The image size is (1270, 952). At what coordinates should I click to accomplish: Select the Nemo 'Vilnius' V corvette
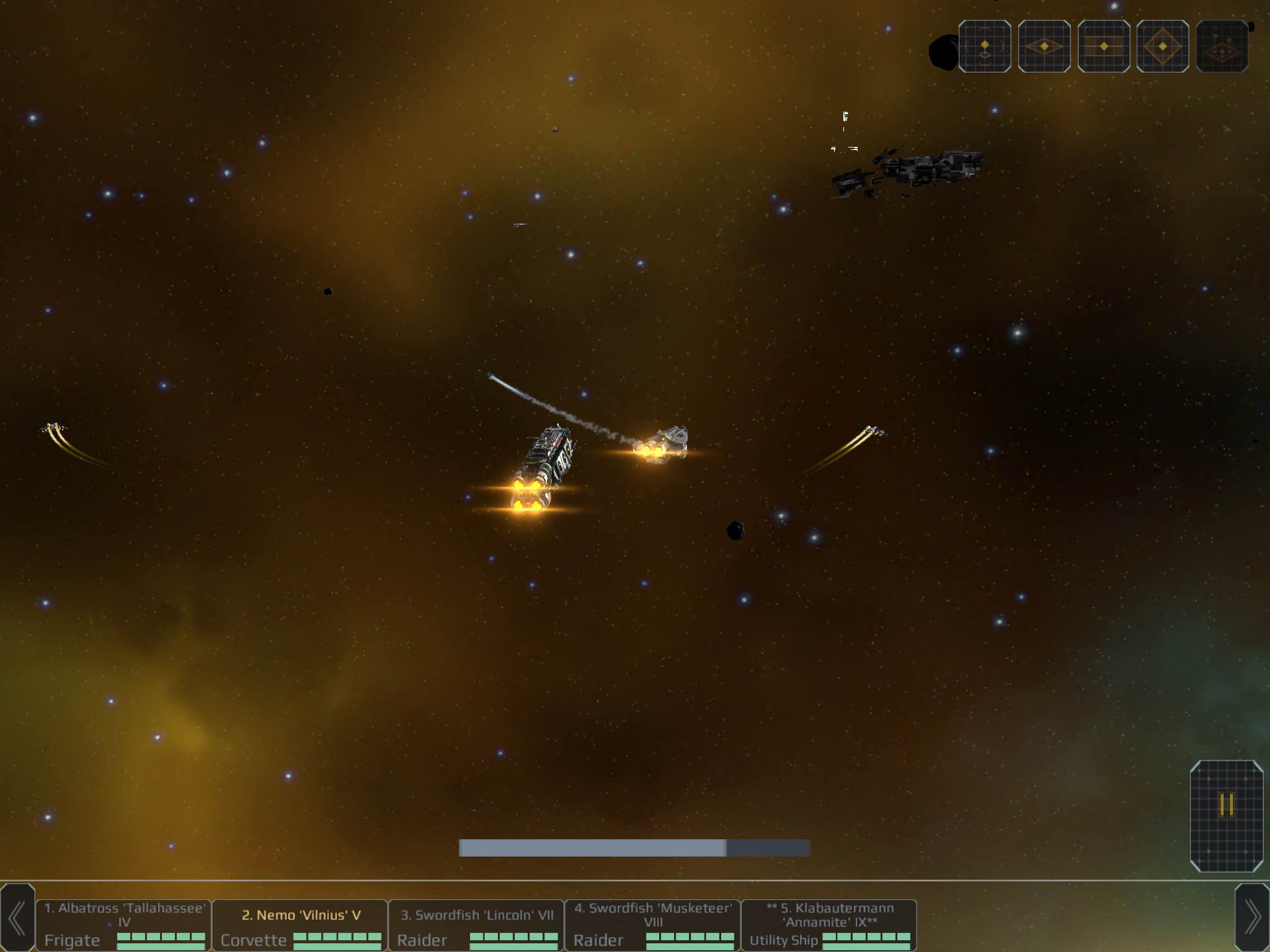coord(300,924)
